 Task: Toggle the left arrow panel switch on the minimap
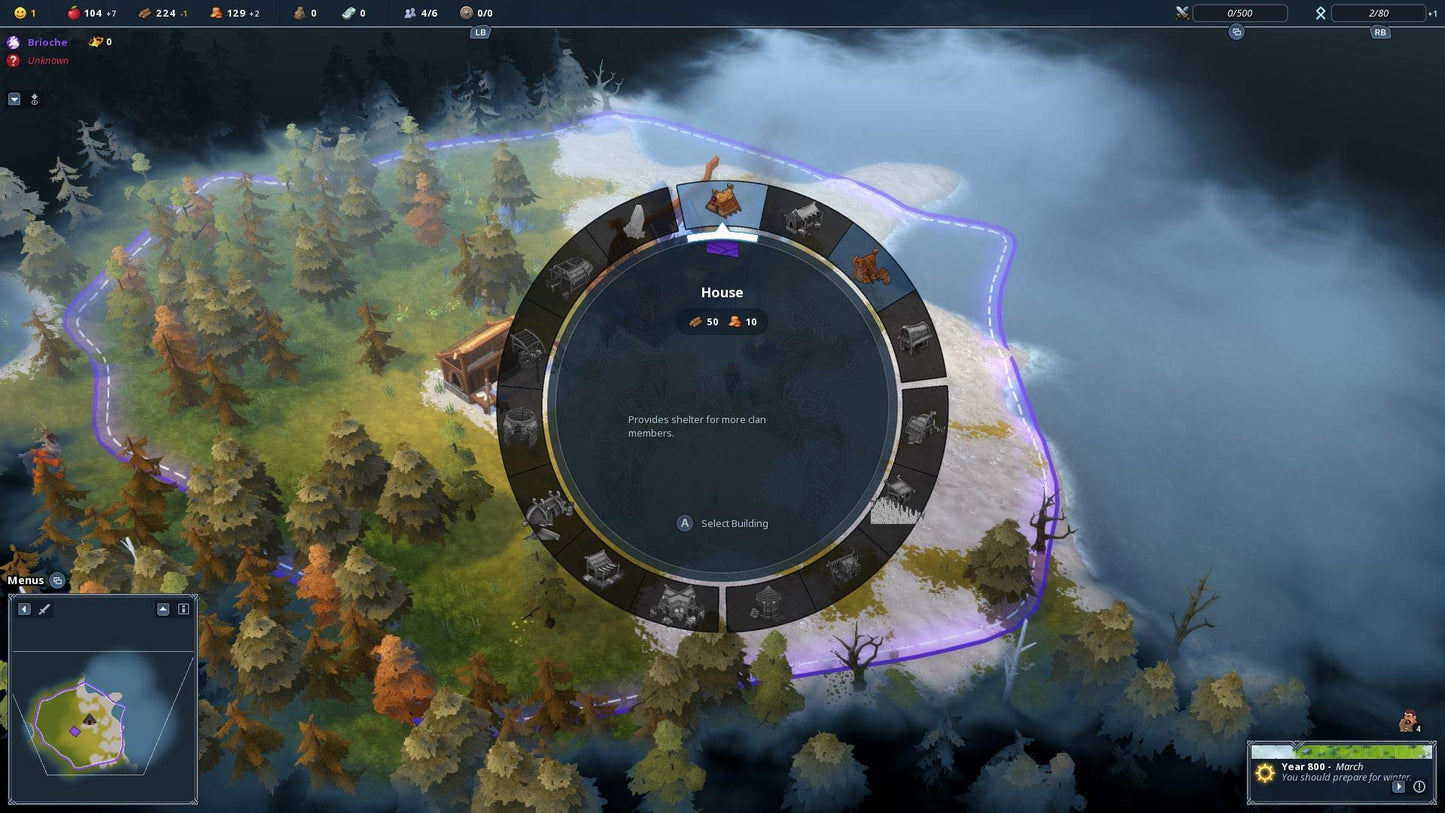(x=24, y=609)
